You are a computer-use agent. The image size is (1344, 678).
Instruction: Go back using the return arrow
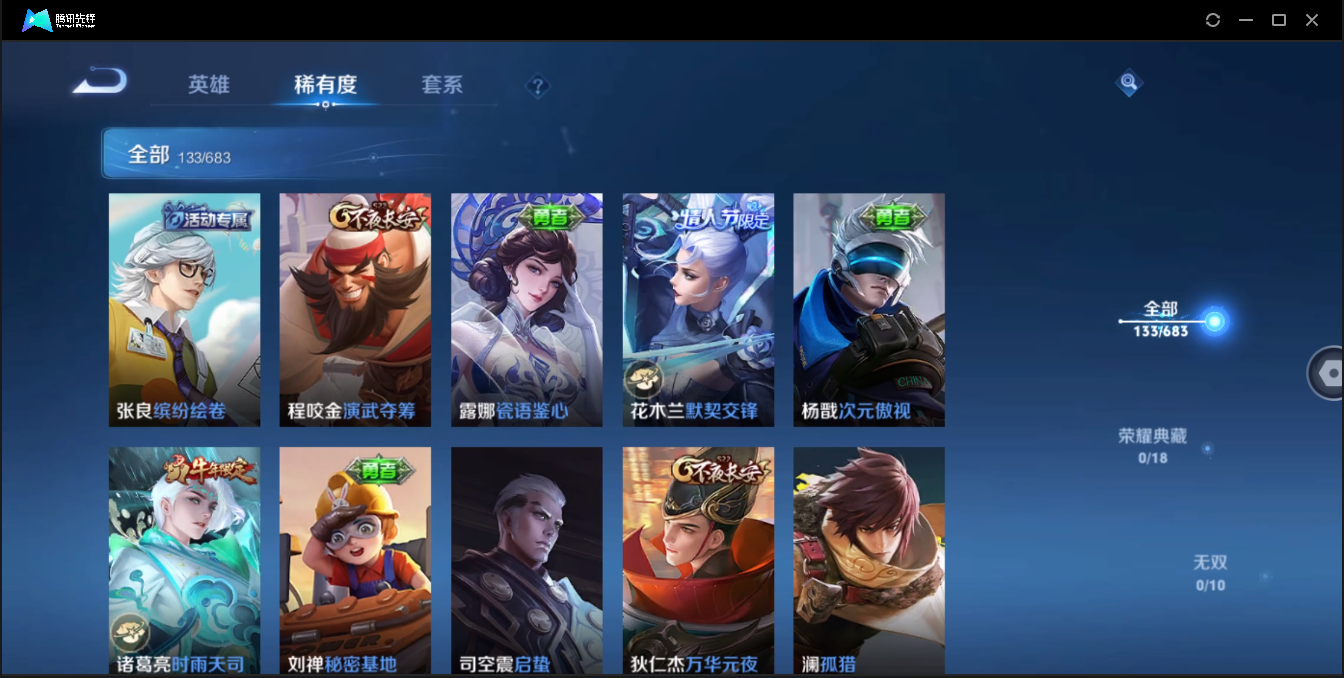100,81
